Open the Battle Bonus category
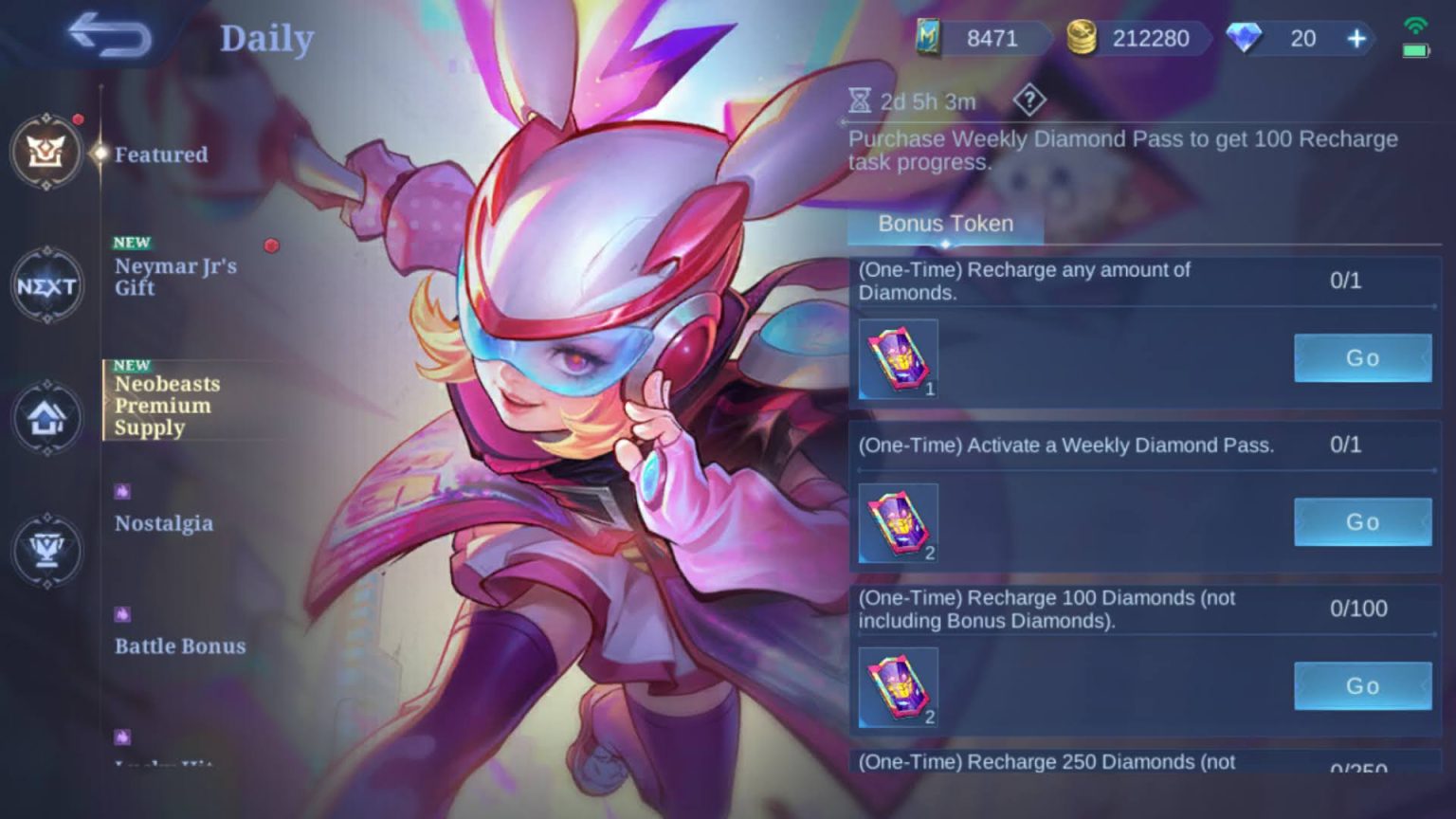 (179, 646)
